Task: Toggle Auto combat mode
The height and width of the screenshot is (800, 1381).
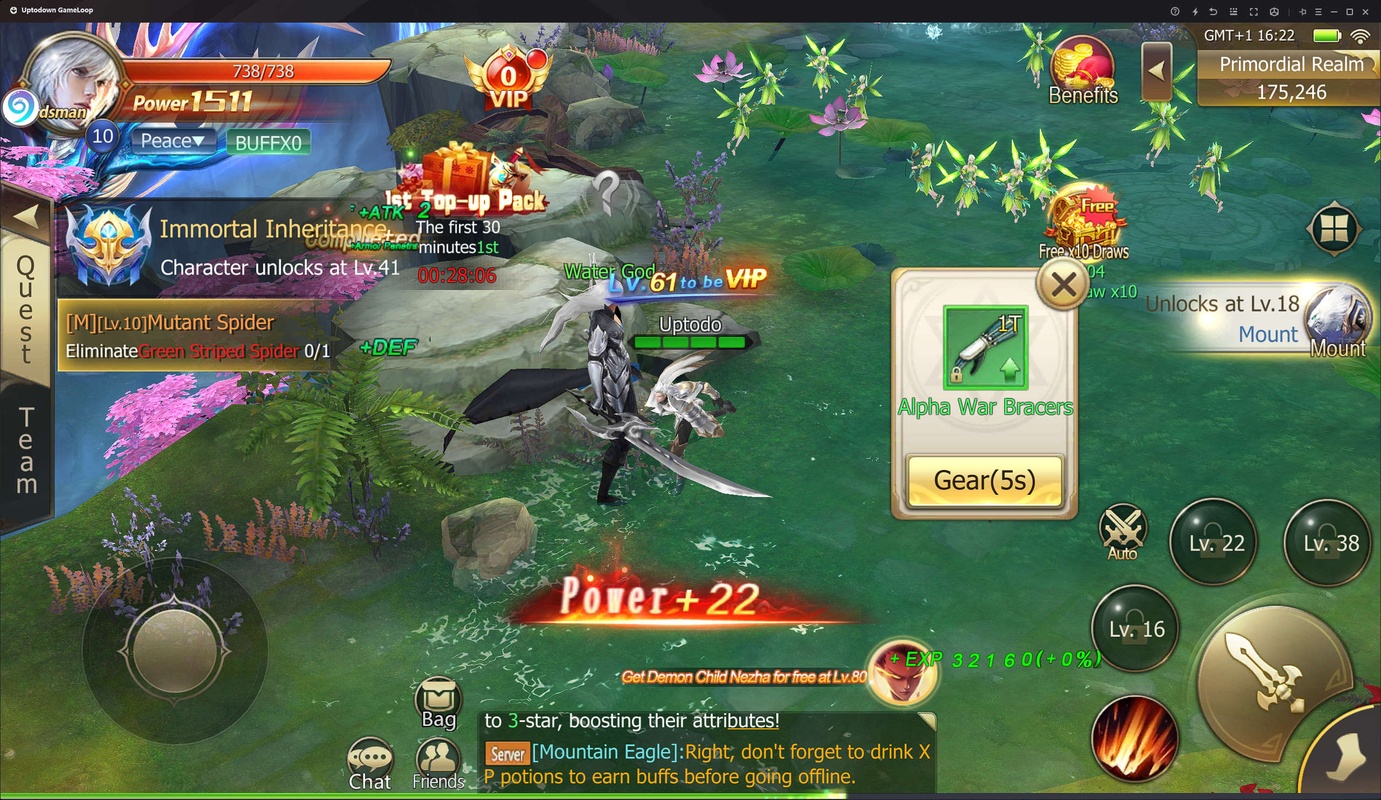Action: [1122, 530]
